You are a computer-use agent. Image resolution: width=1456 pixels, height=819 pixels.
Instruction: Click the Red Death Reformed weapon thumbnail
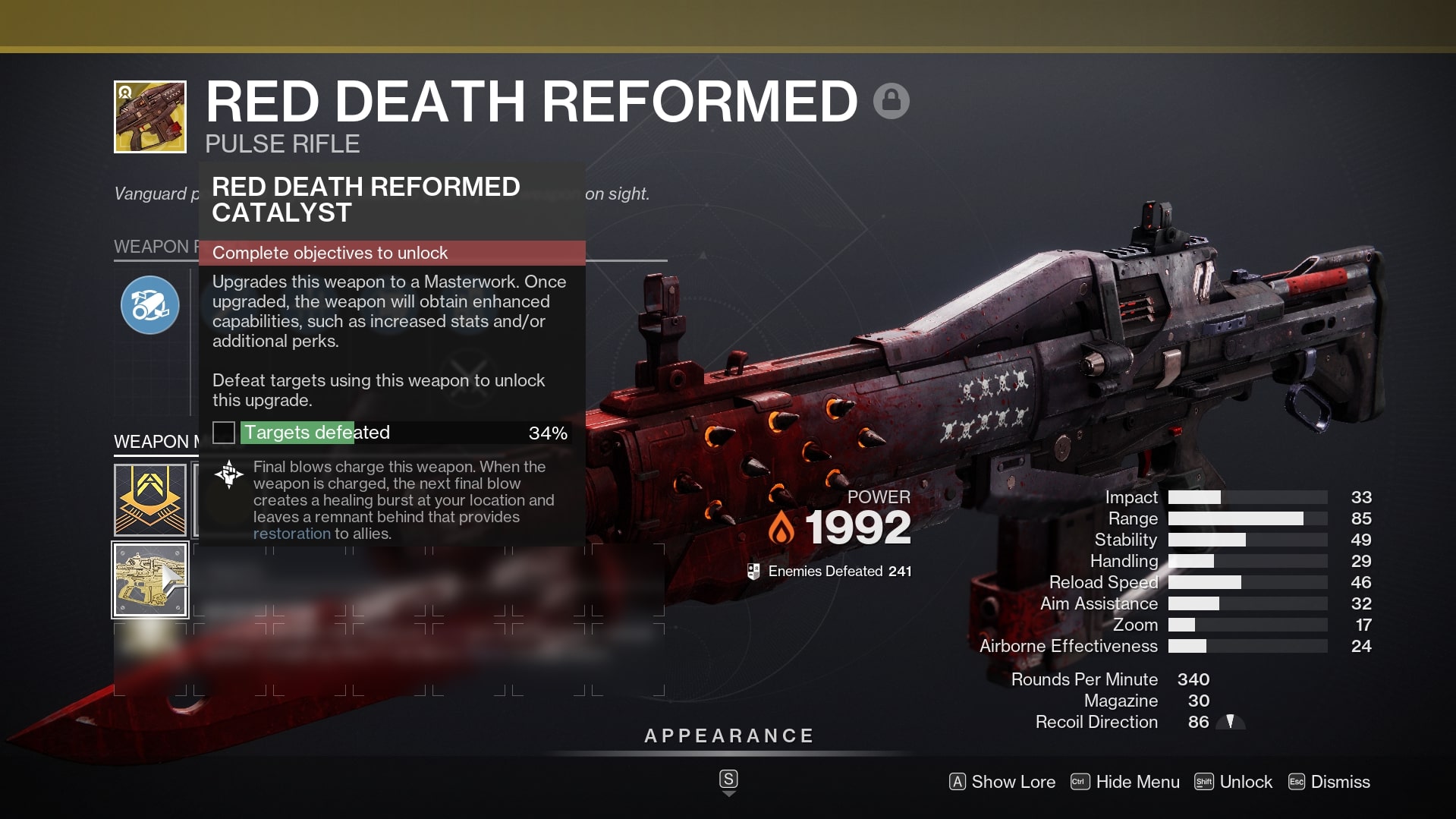150,117
